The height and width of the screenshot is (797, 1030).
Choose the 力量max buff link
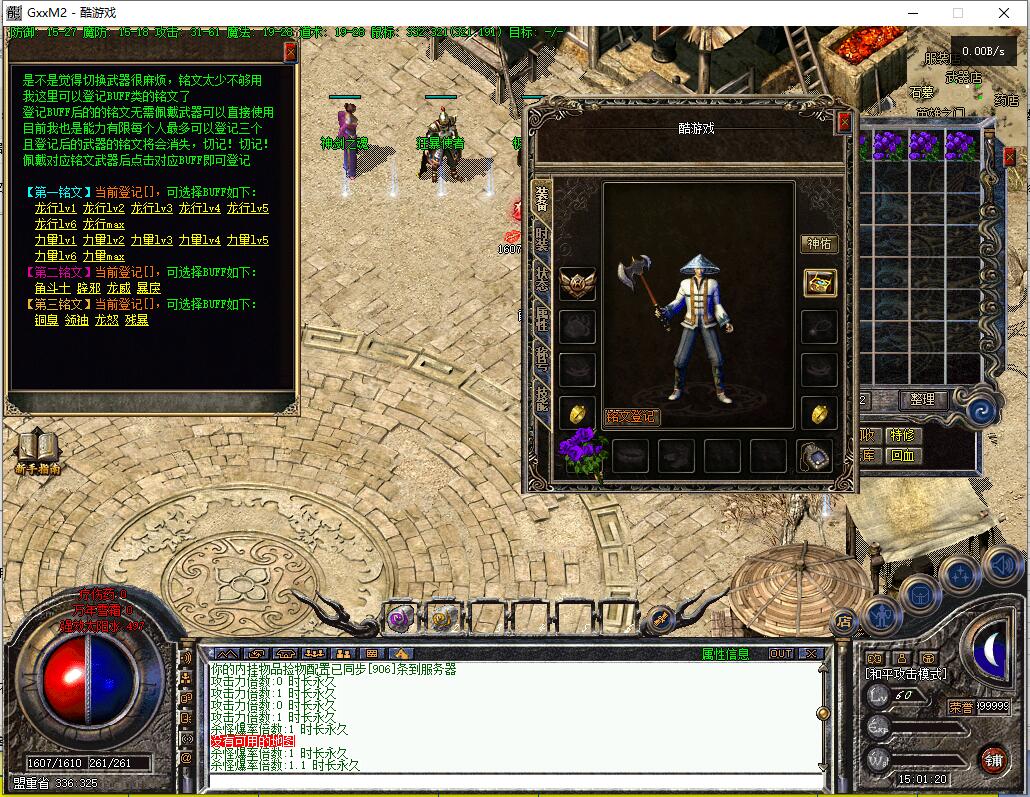pyautogui.click(x=103, y=256)
